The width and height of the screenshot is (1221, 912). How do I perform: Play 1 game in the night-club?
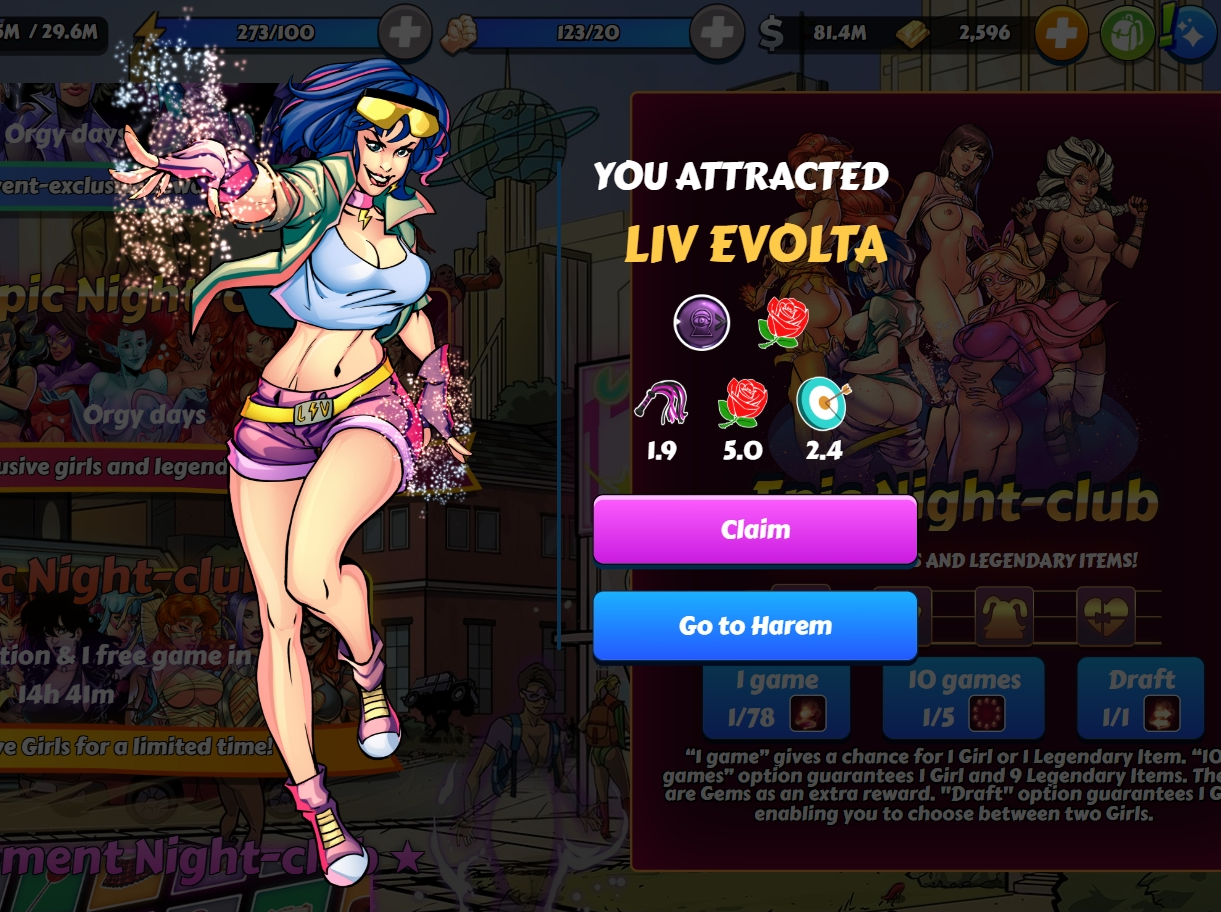pos(776,698)
